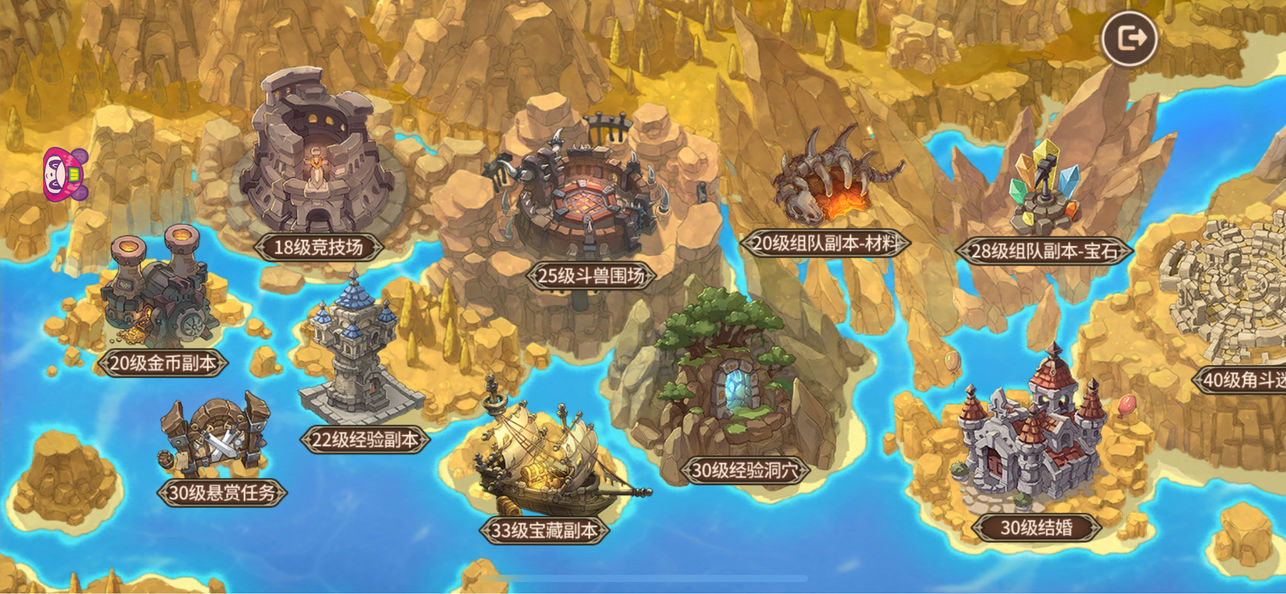Click the exit button in the corner
Viewport: 1286px width, 594px height.
(1129, 40)
